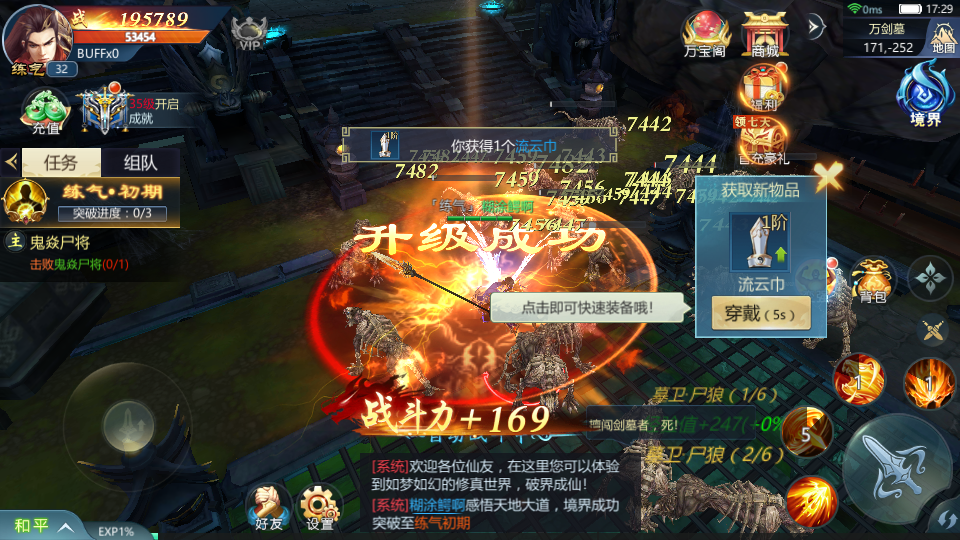Open the 万宝阁 treasure pavilion
The height and width of the screenshot is (540, 960).
click(704, 34)
